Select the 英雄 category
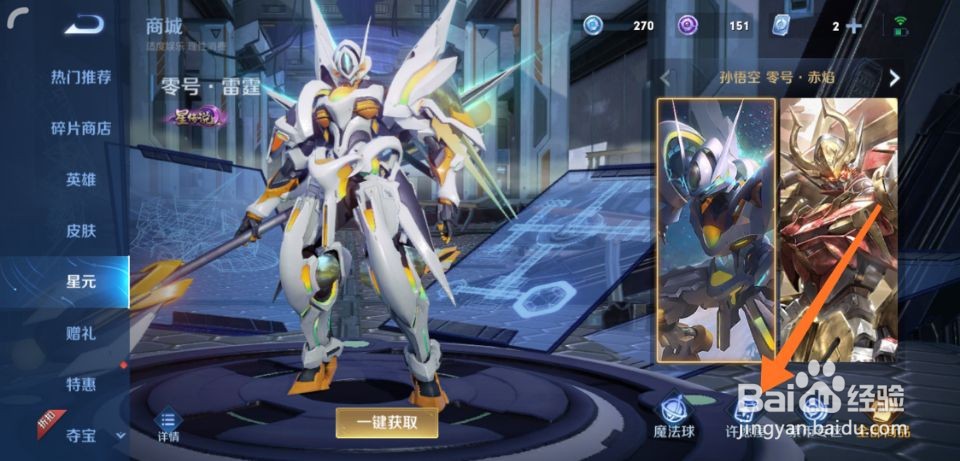The width and height of the screenshot is (960, 461). [x=81, y=180]
